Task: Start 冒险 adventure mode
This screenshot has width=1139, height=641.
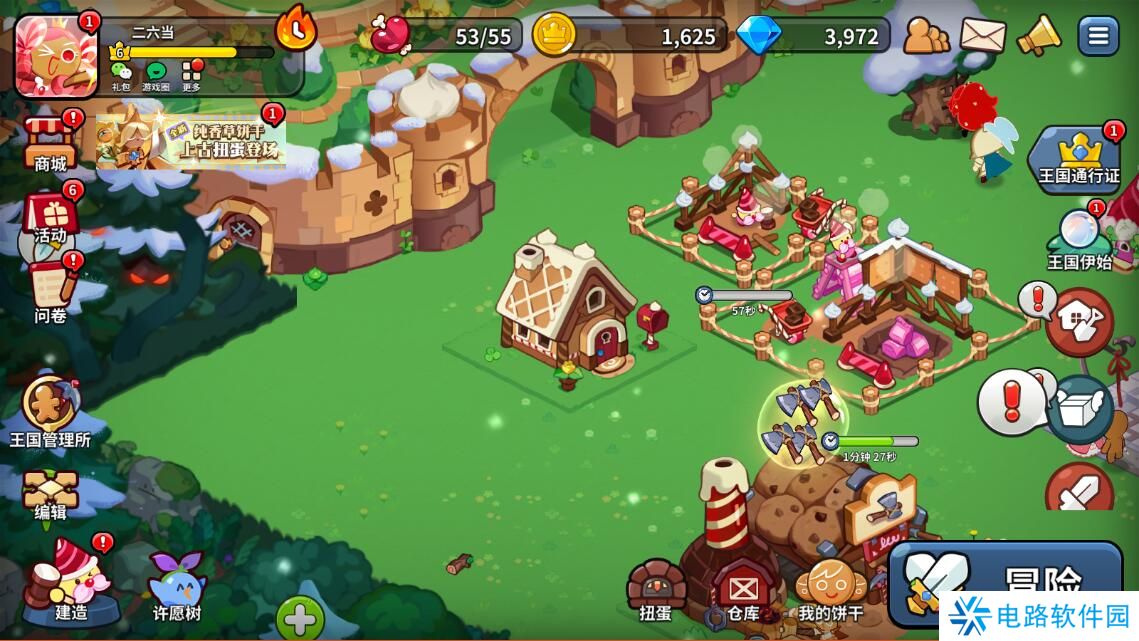Action: 1010,580
